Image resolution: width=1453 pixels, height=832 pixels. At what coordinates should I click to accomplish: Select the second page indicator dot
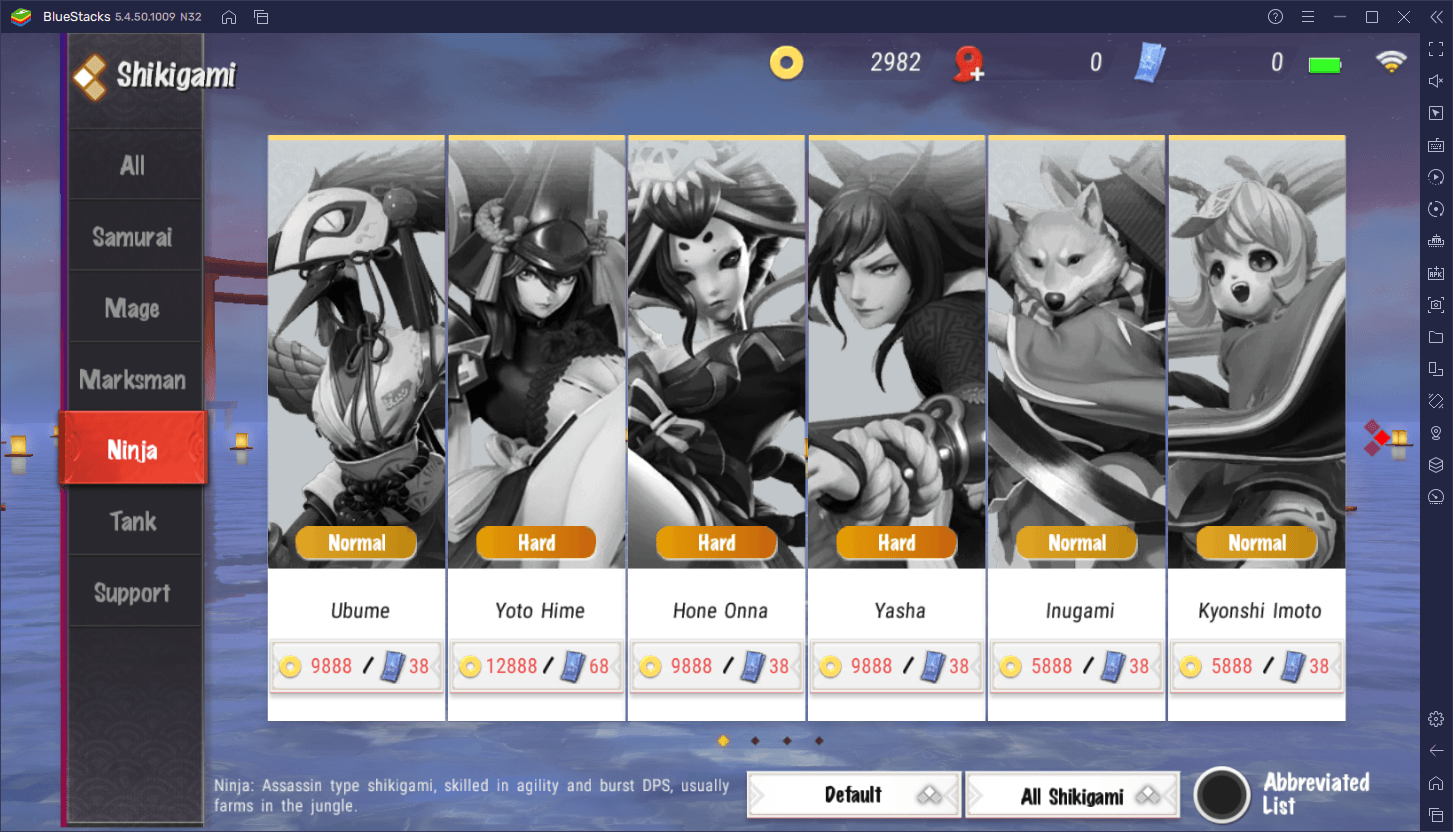[x=754, y=740]
